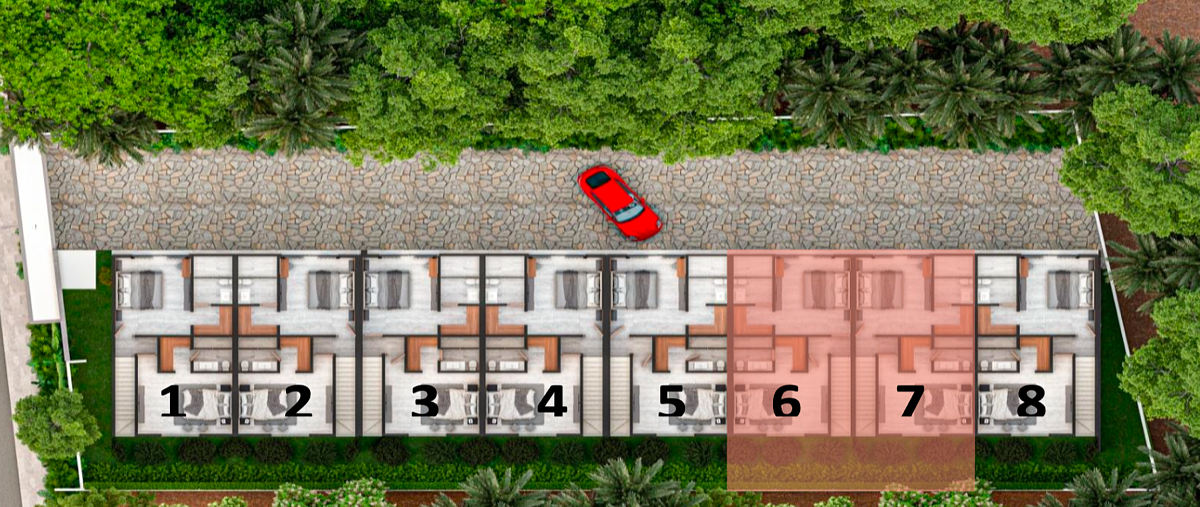The image size is (1200, 507).
Task: Select townhouse unit number 1
Action: pos(173,402)
